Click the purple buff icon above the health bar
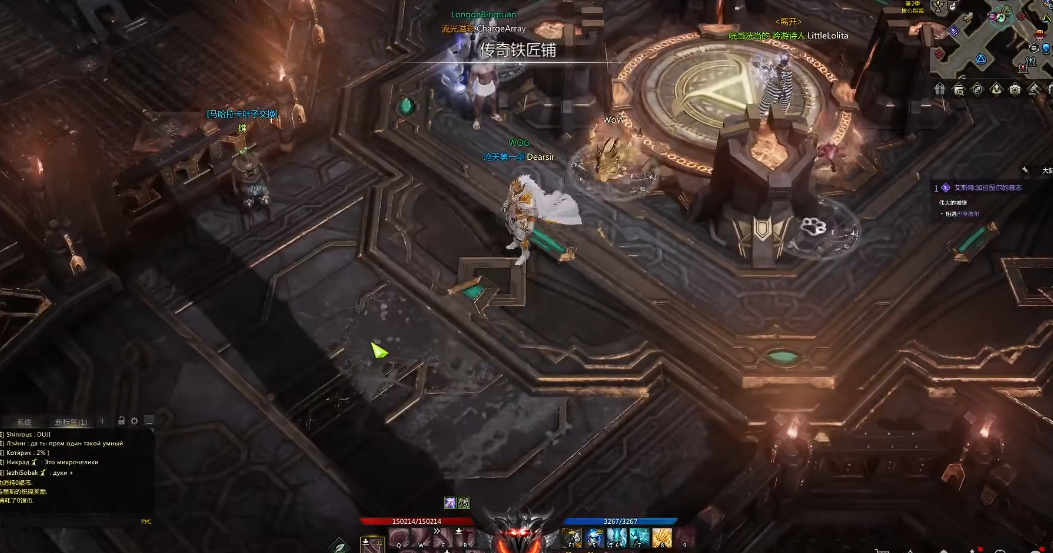 pyautogui.click(x=450, y=503)
